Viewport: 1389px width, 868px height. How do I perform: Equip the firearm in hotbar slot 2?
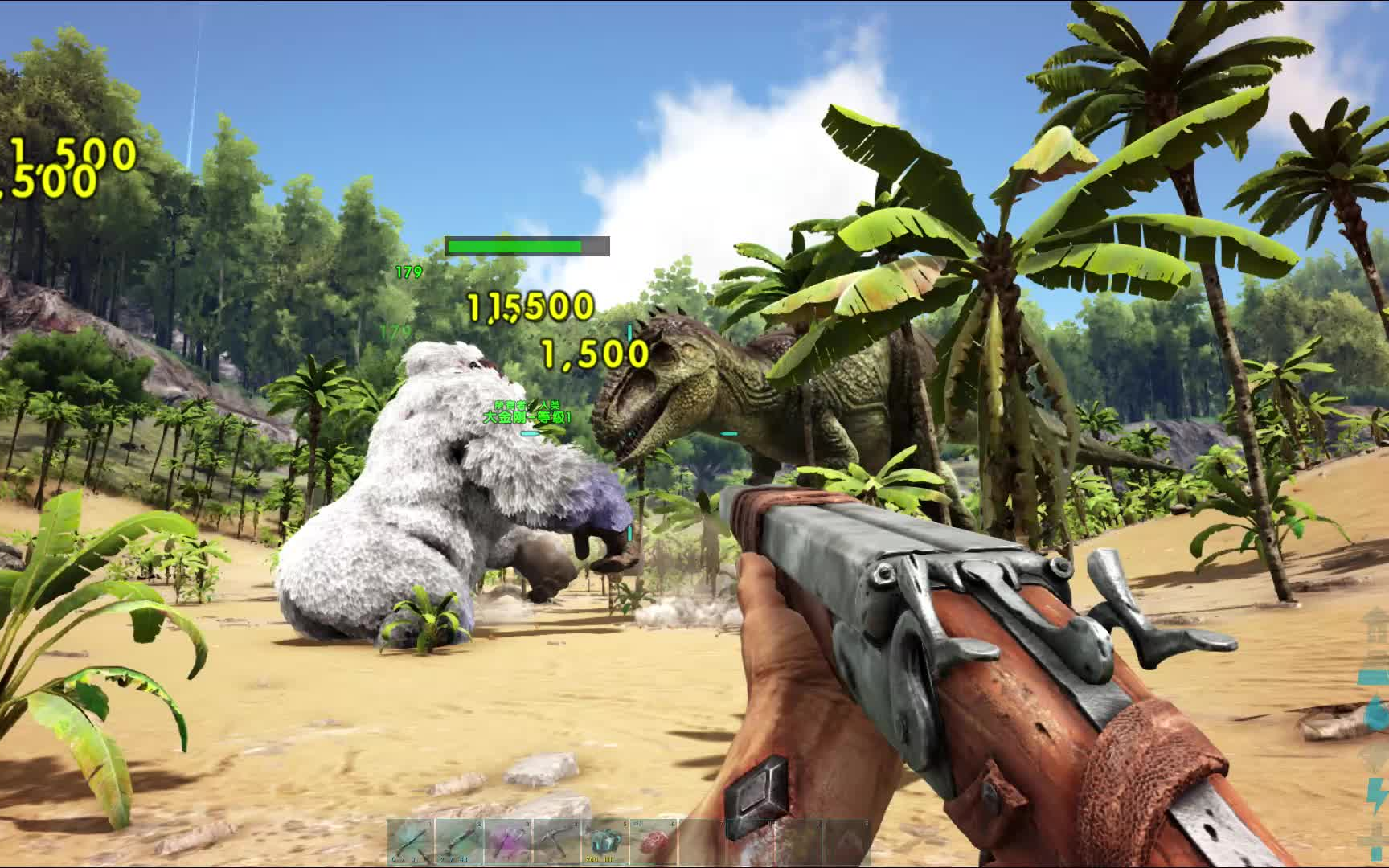pyautogui.click(x=459, y=842)
